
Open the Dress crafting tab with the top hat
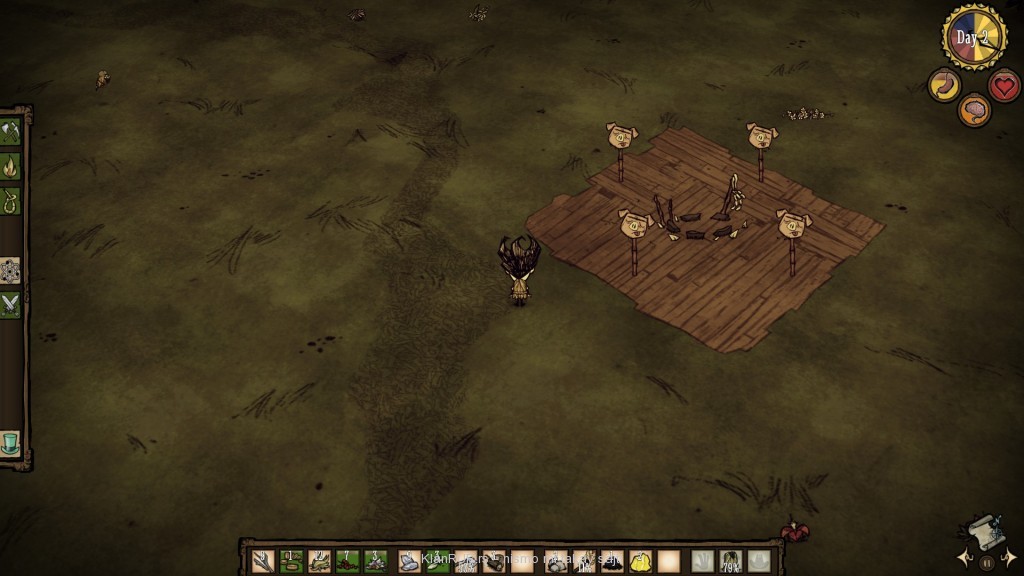(x=11, y=442)
